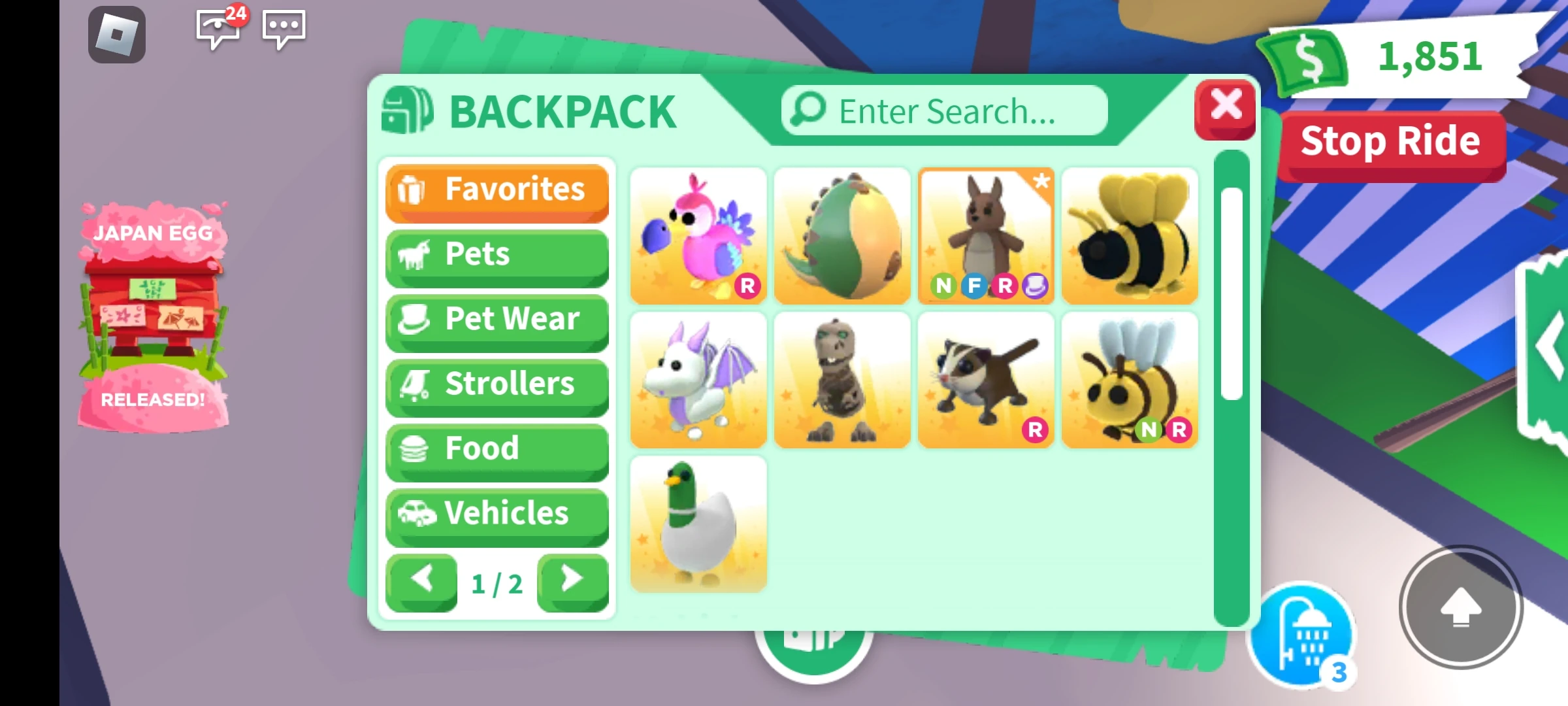Screen dimensions: 1568x706
Task: Select the Vehicles category car icon
Action: tap(416, 514)
